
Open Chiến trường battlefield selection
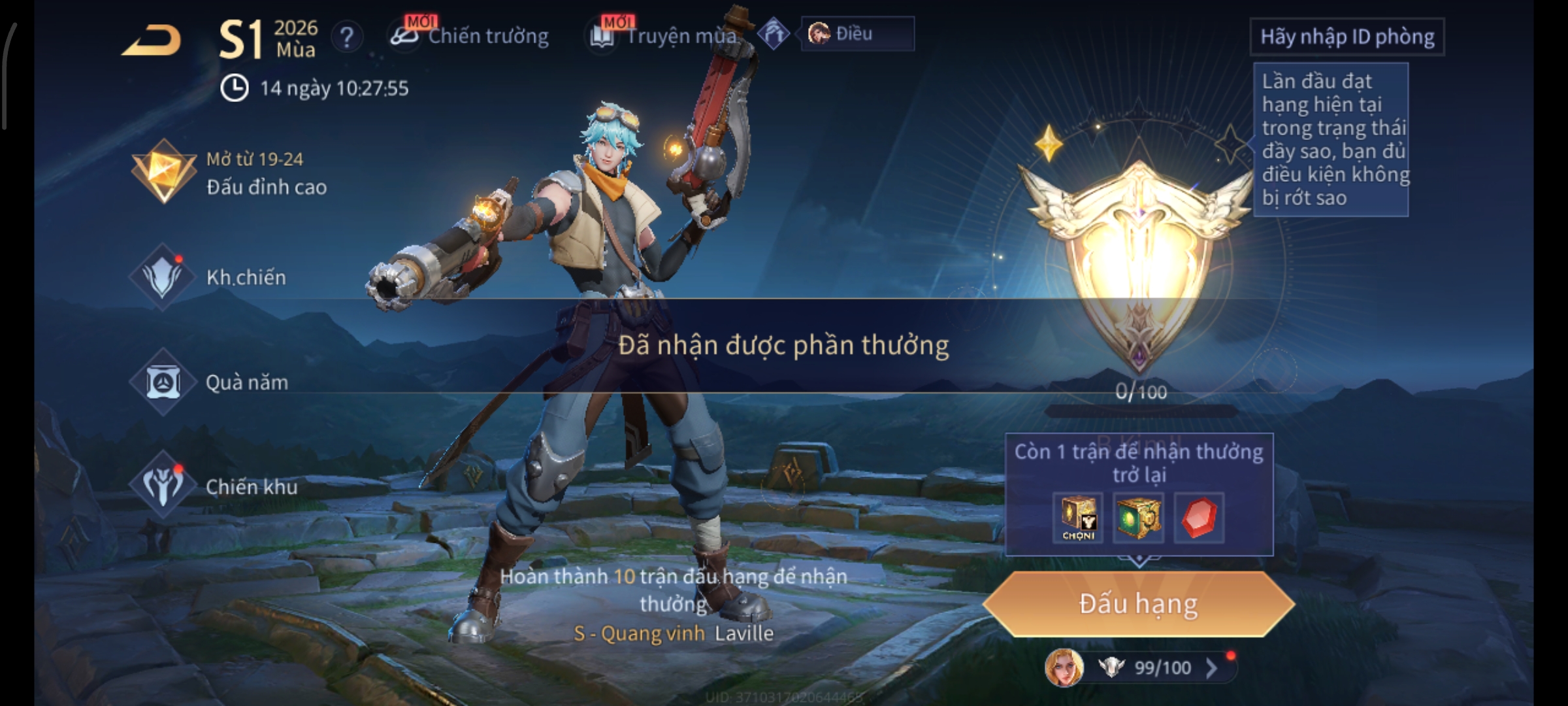[470, 36]
